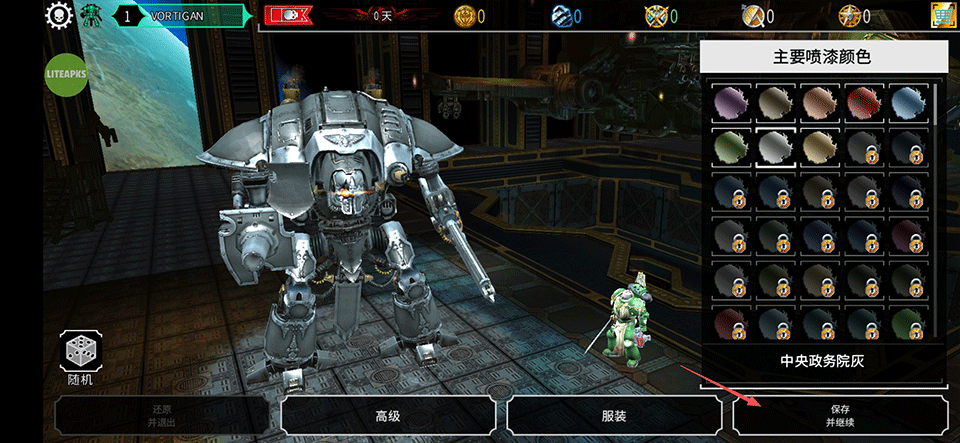Open the skull gear settings menu
960x443 pixels.
(59, 15)
